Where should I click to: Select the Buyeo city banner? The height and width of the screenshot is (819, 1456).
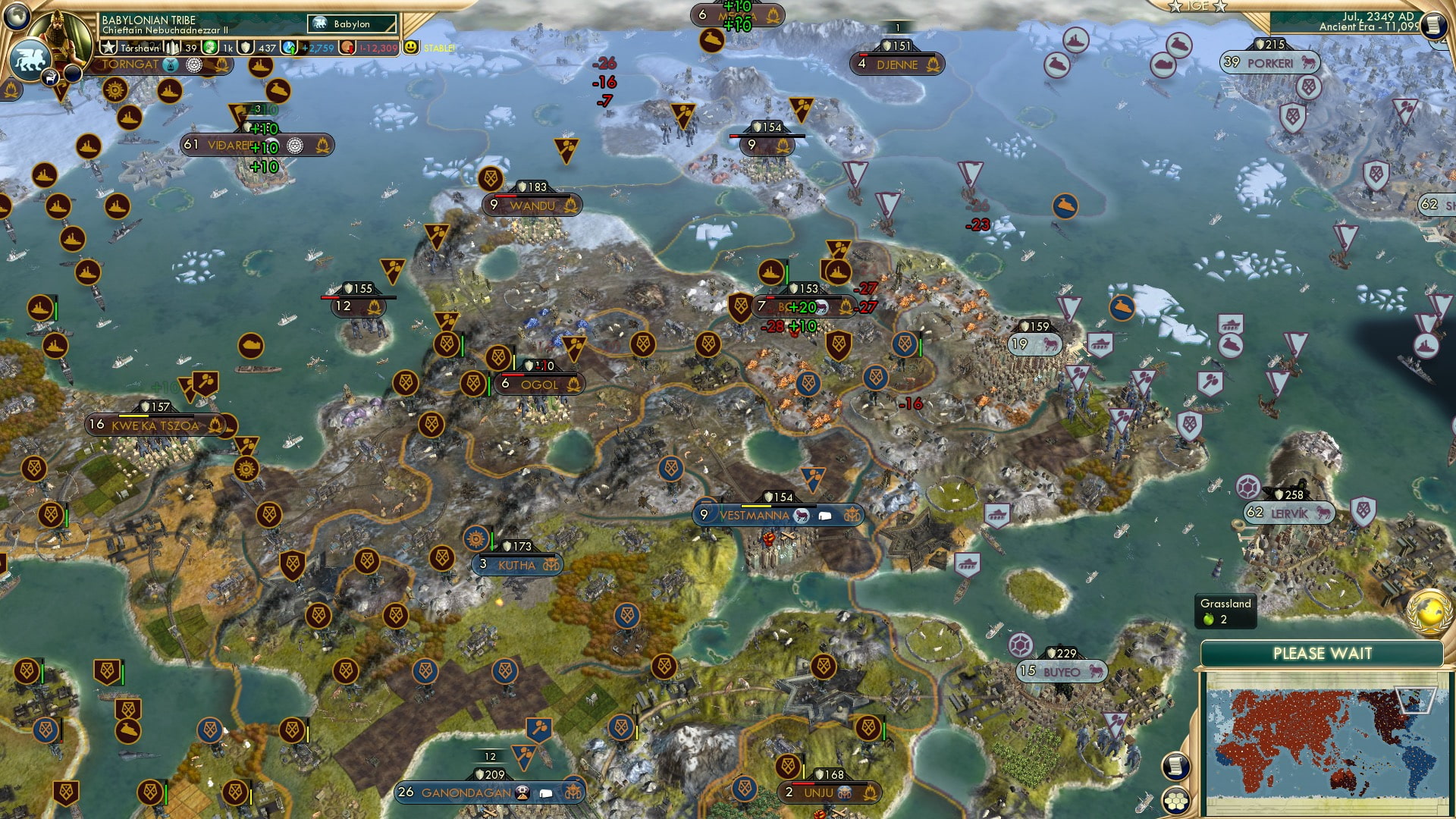1062,672
